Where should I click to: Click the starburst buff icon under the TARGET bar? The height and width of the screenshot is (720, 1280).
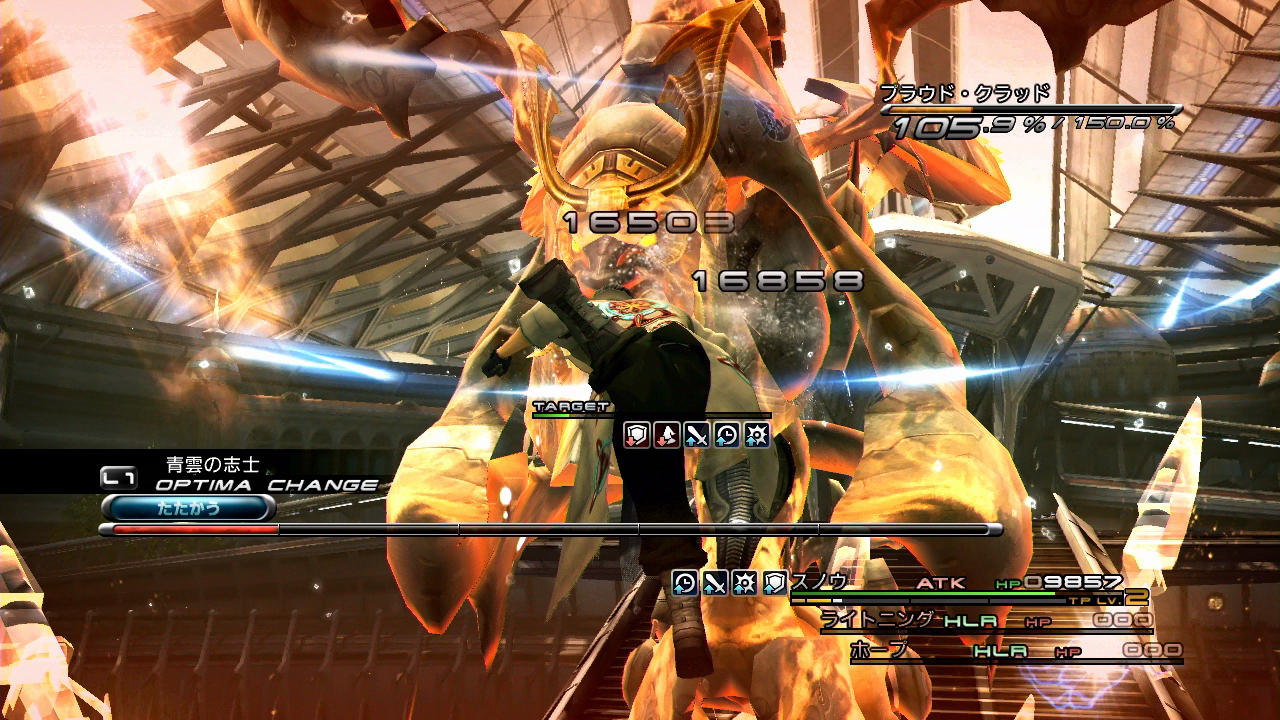(757, 434)
